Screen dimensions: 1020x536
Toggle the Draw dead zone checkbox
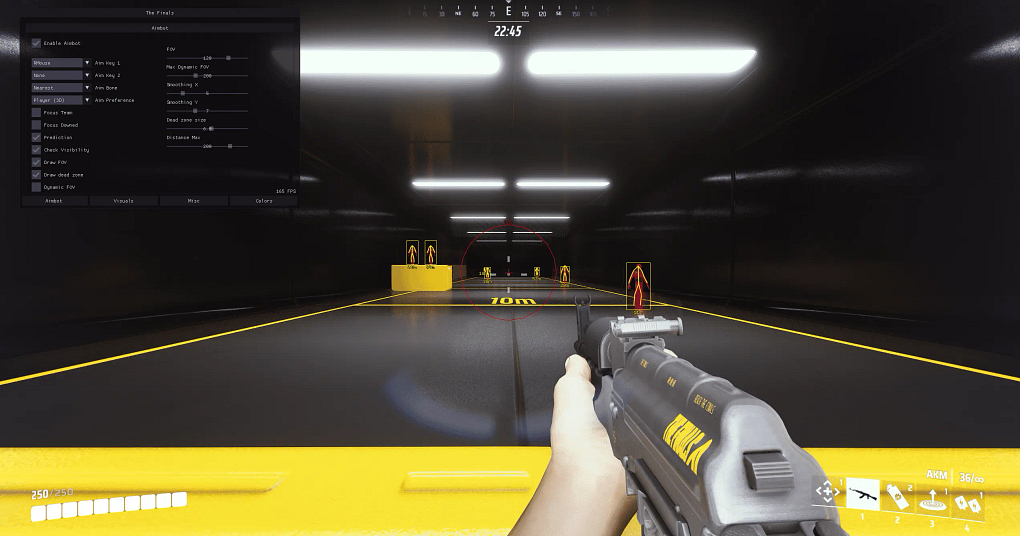(x=37, y=174)
